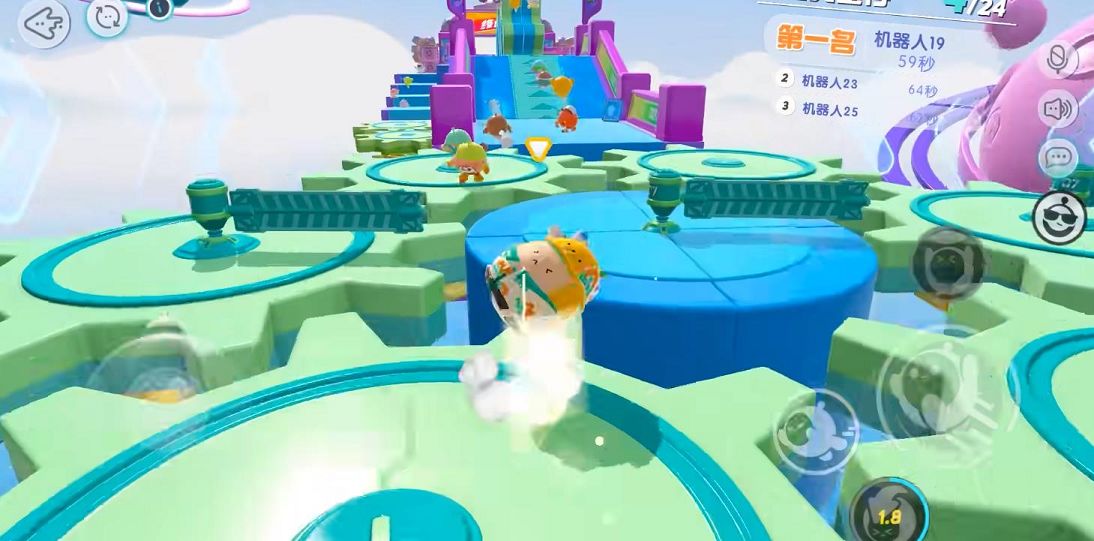Toggle the speaker sound button

(x=1057, y=108)
